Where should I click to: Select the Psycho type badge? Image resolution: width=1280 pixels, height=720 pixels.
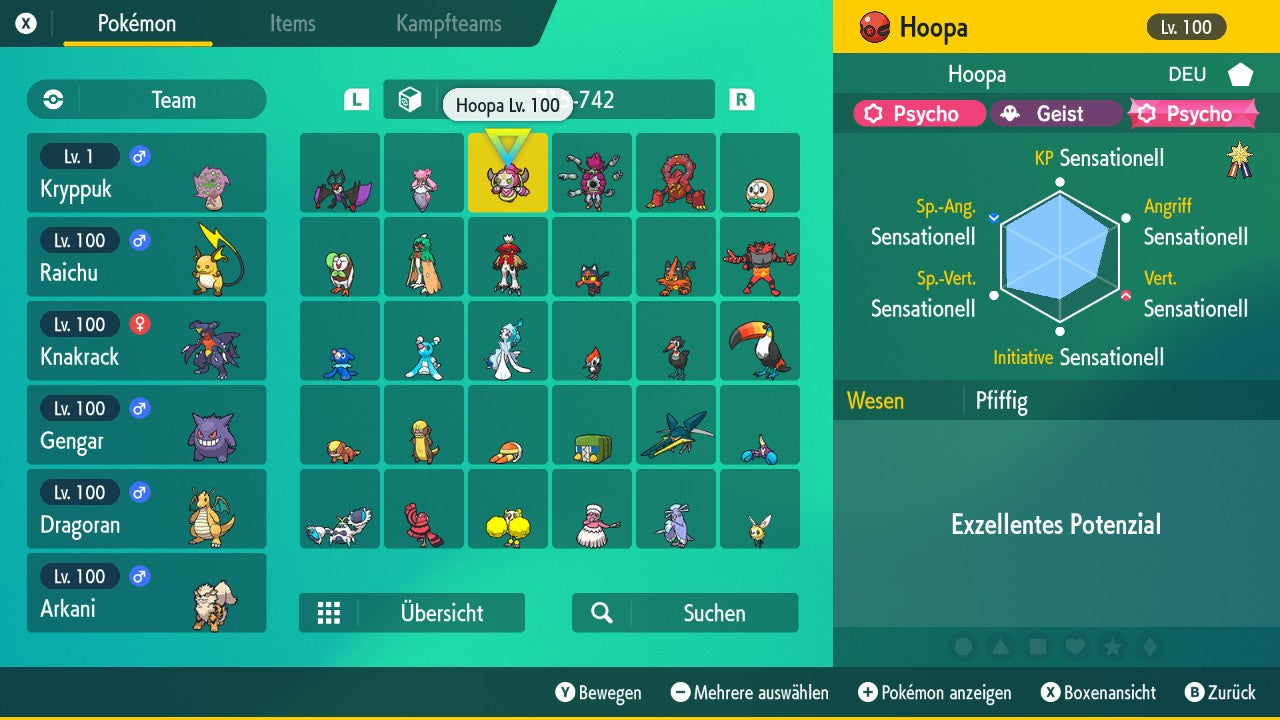point(917,113)
